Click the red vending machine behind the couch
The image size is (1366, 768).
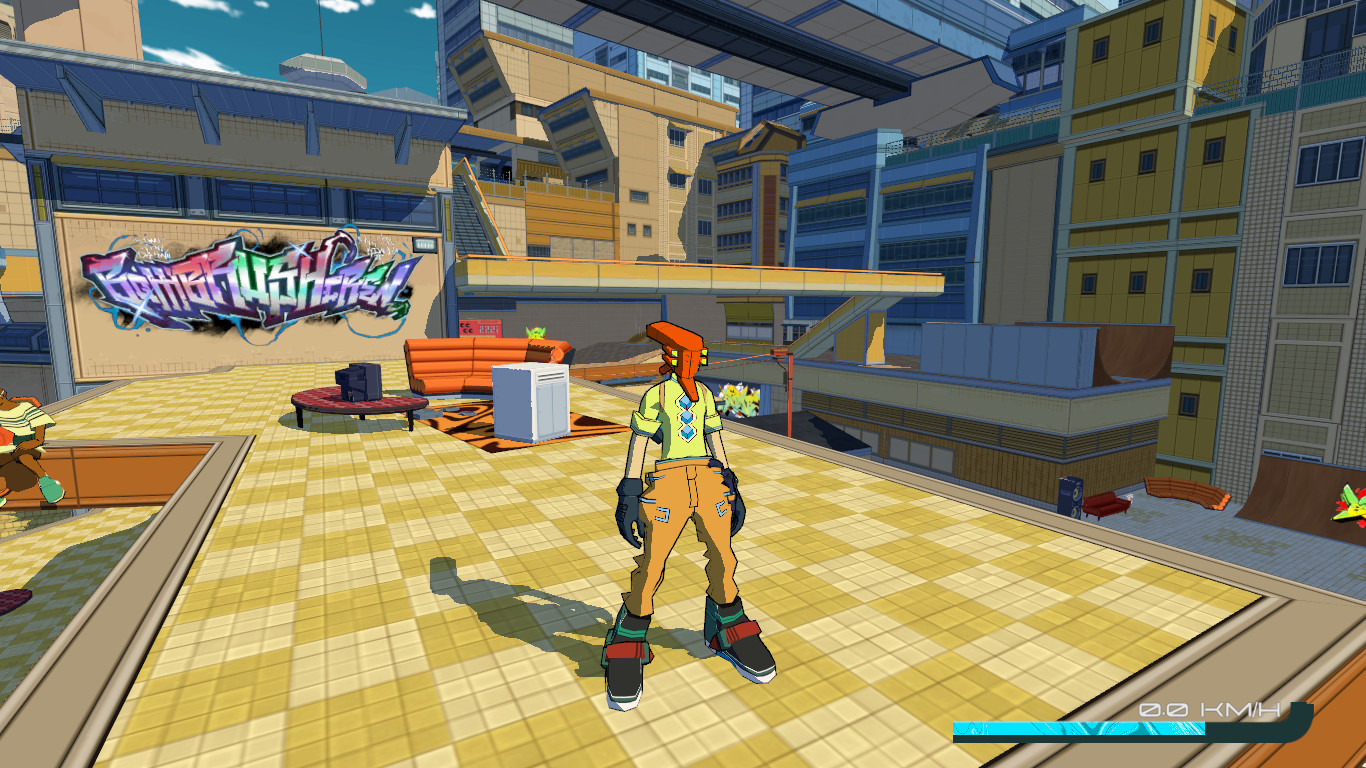(481, 328)
